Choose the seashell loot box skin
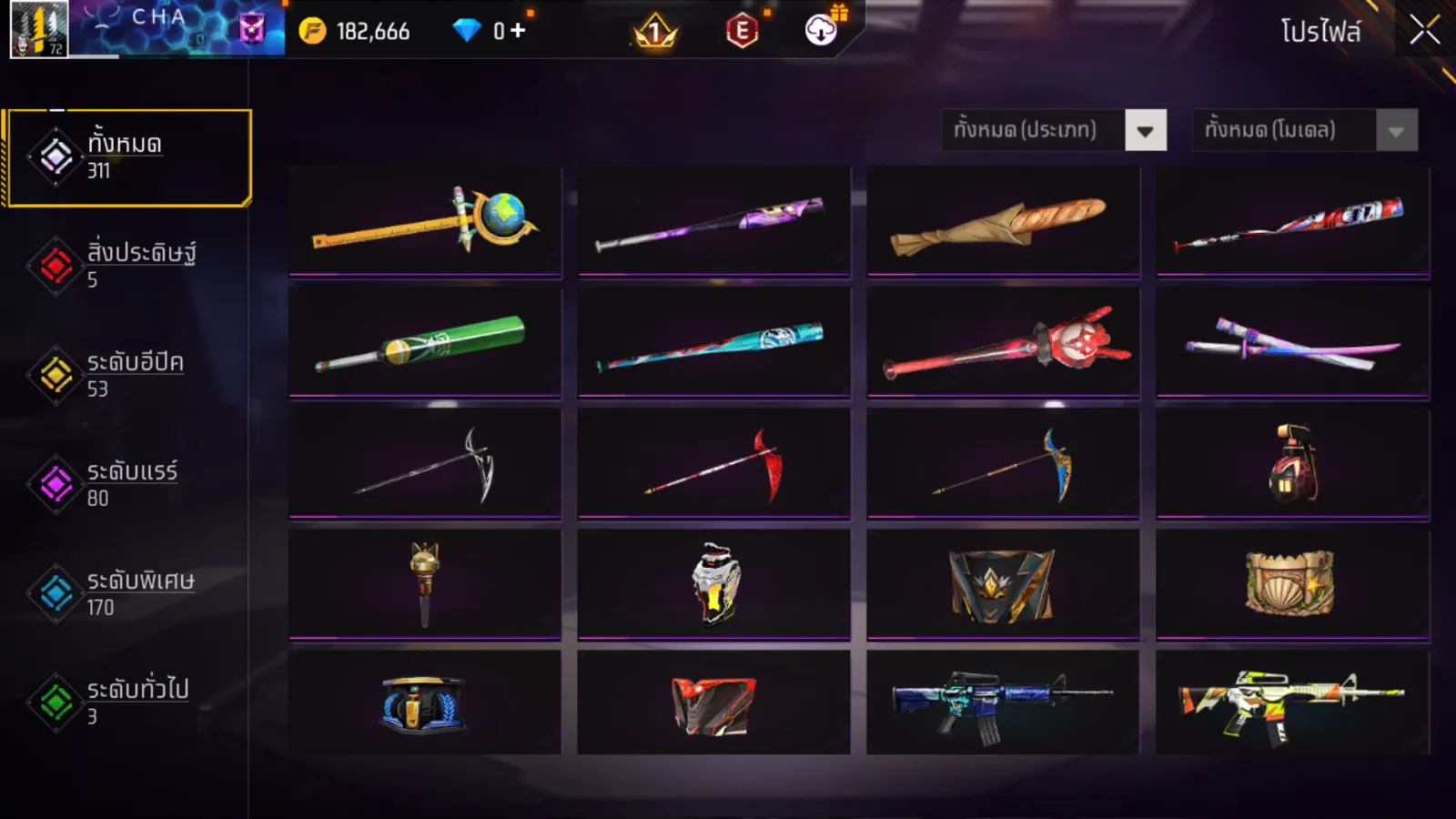Viewport: 1456px width, 819px height. pyautogui.click(x=1292, y=583)
